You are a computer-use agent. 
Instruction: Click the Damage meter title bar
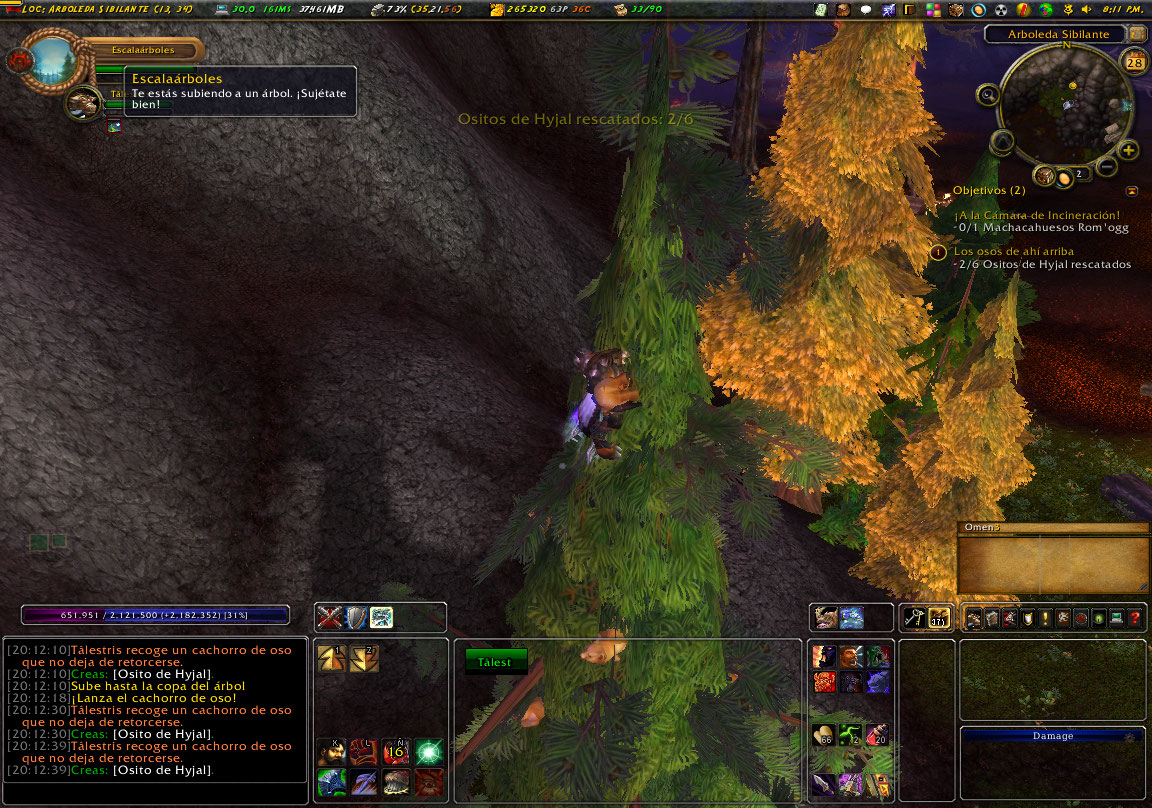[x=1052, y=736]
